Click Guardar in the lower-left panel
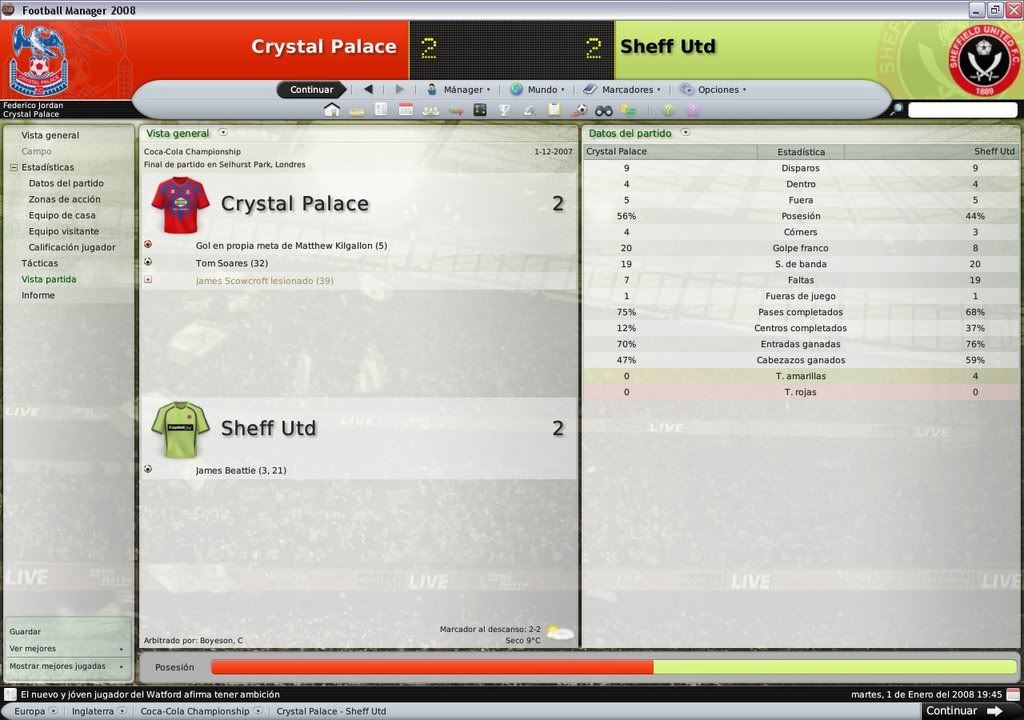The height and width of the screenshot is (720, 1024). click(x=25, y=632)
